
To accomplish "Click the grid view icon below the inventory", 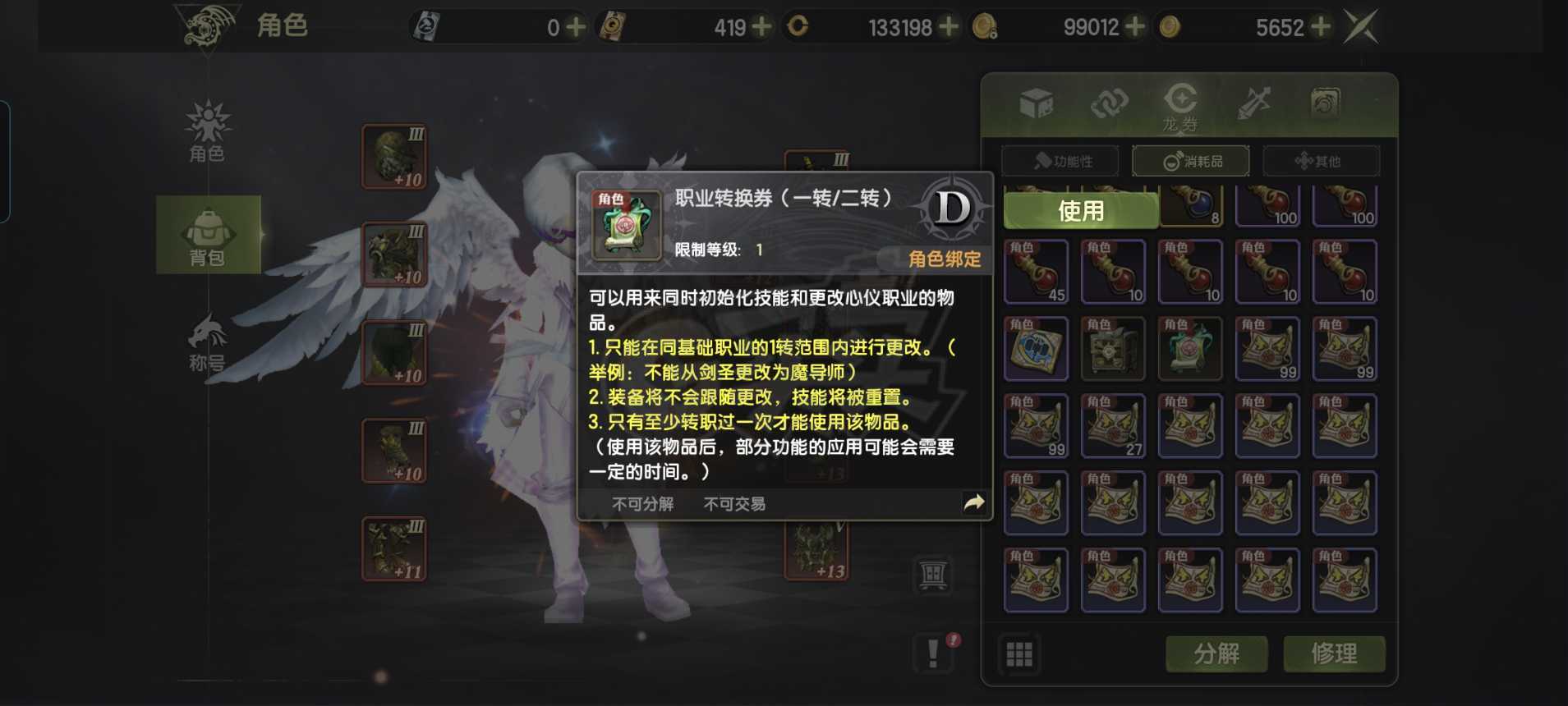I will coord(1019,654).
